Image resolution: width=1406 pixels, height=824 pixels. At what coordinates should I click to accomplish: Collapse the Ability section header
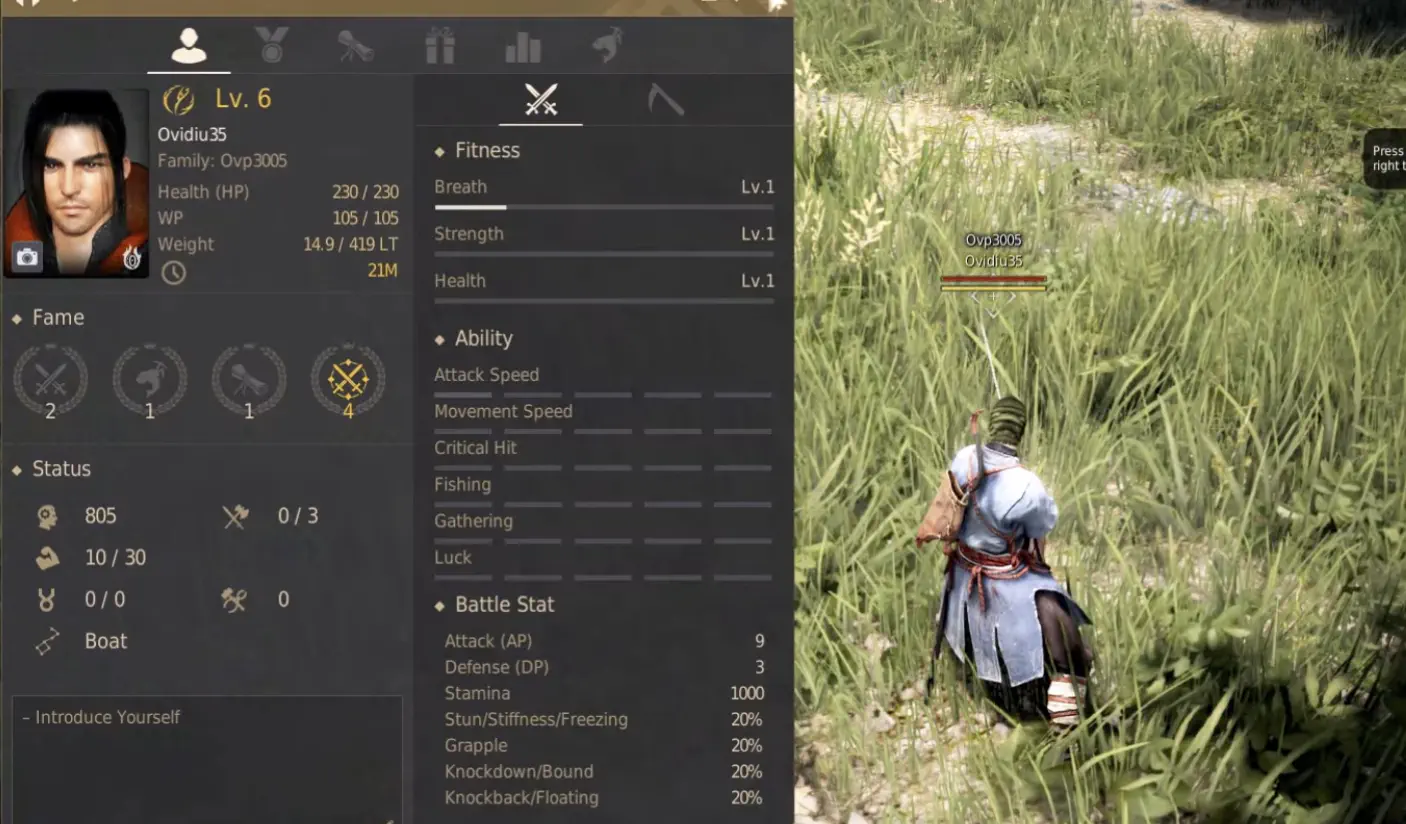(x=438, y=338)
